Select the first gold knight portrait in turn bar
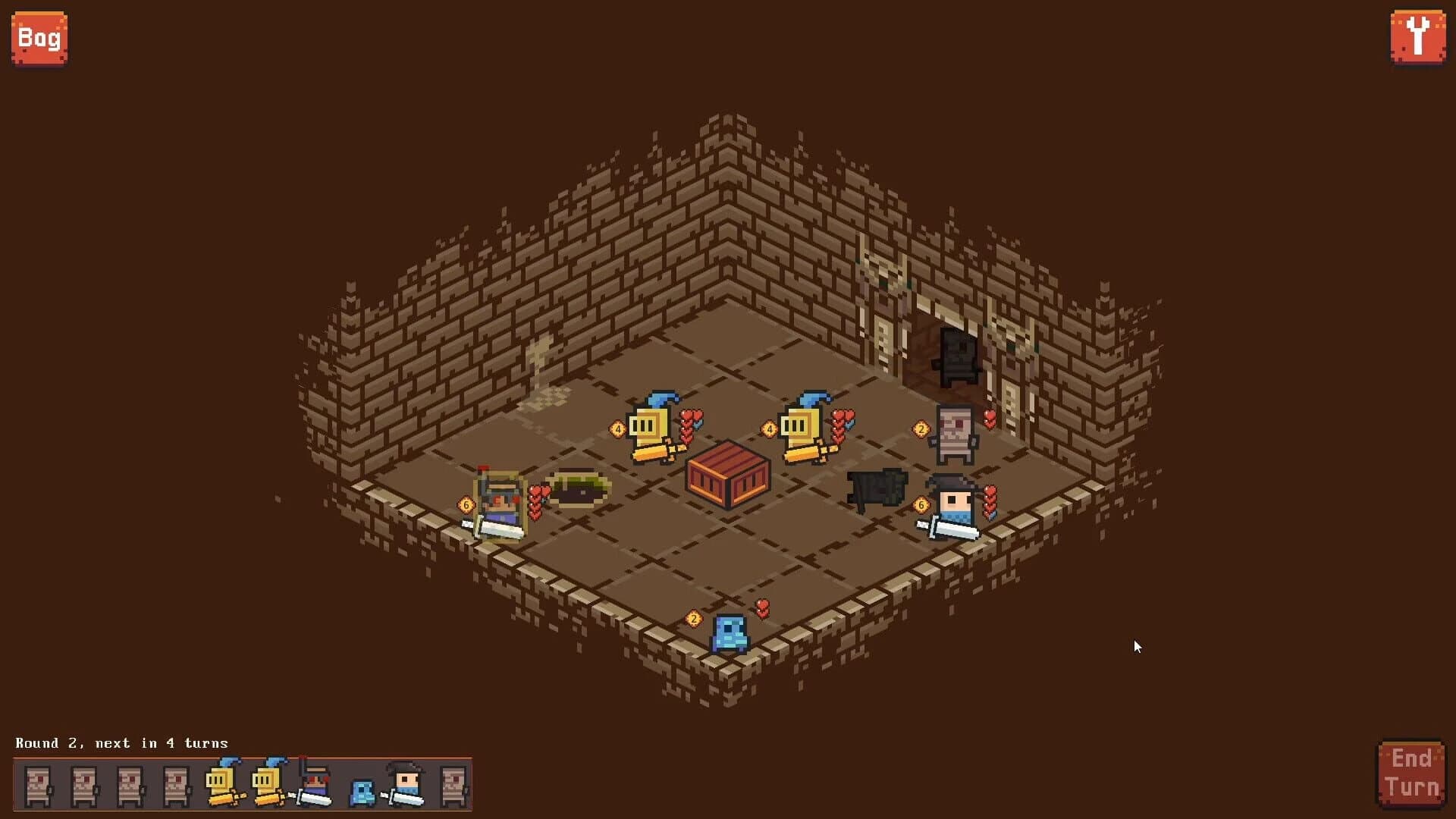Image resolution: width=1456 pixels, height=819 pixels. point(218,781)
